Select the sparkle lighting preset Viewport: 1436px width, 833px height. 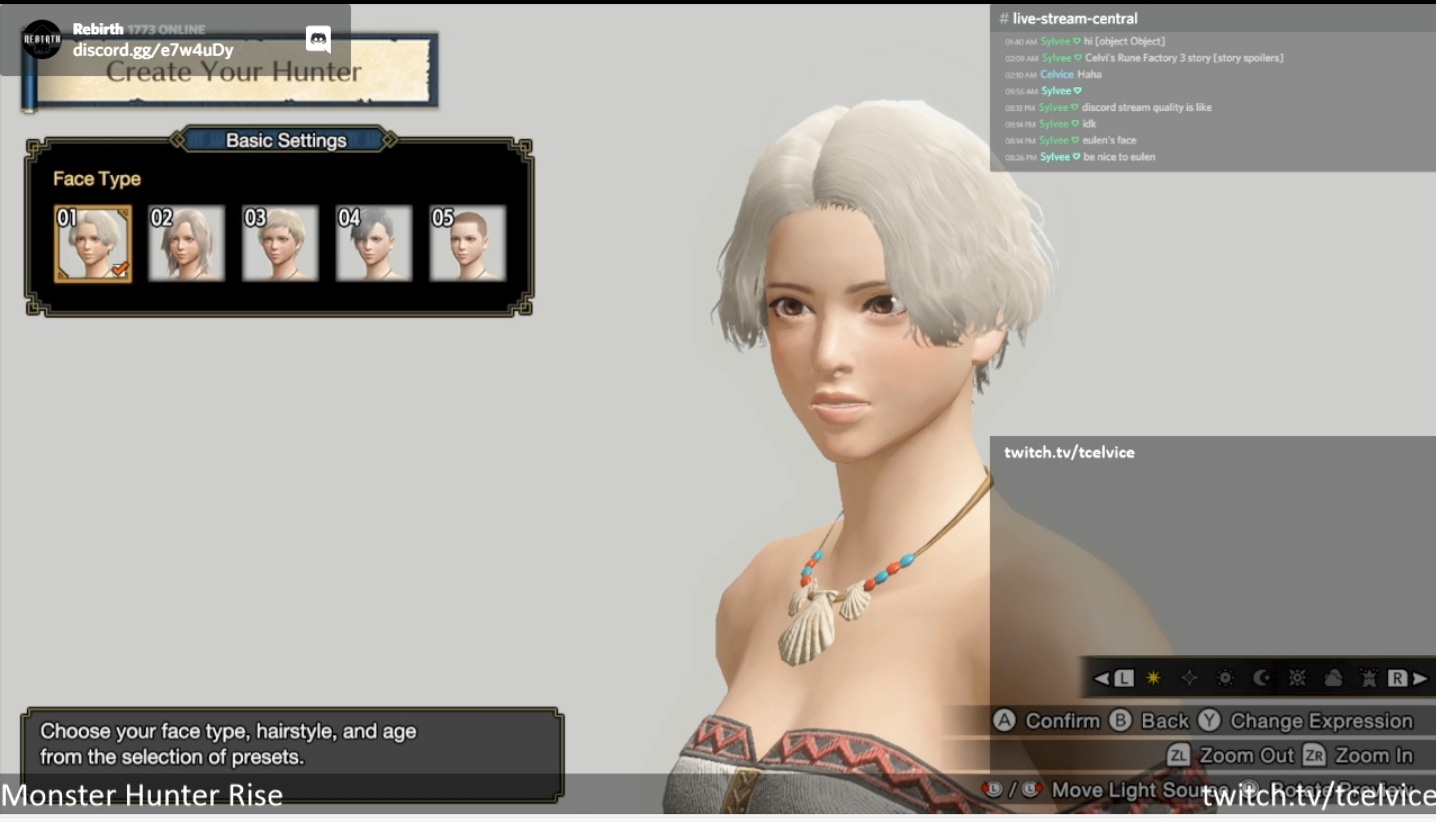pyautogui.click(x=1190, y=677)
